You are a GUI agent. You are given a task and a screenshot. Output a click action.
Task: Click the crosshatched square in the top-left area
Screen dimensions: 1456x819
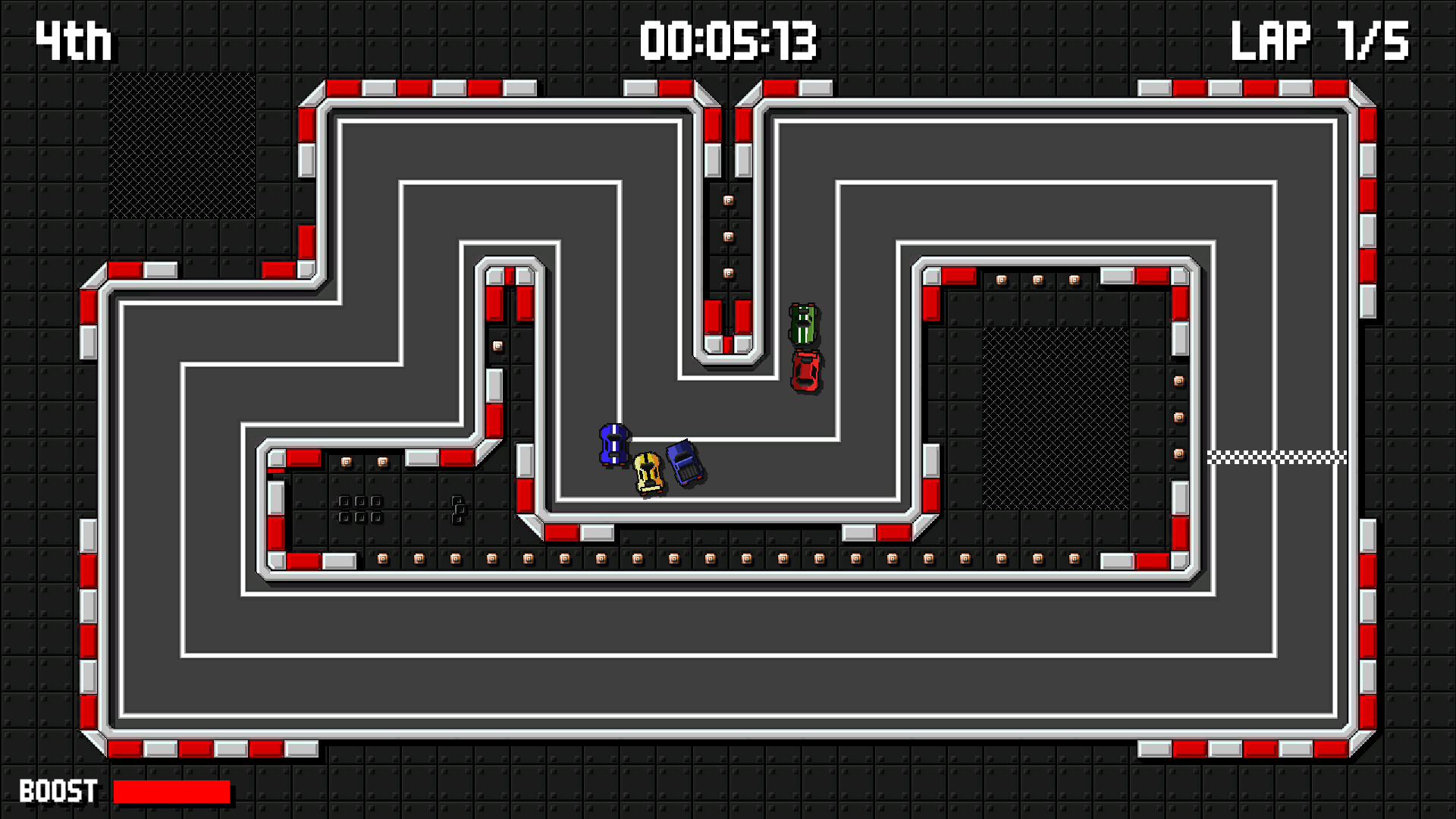[182, 144]
